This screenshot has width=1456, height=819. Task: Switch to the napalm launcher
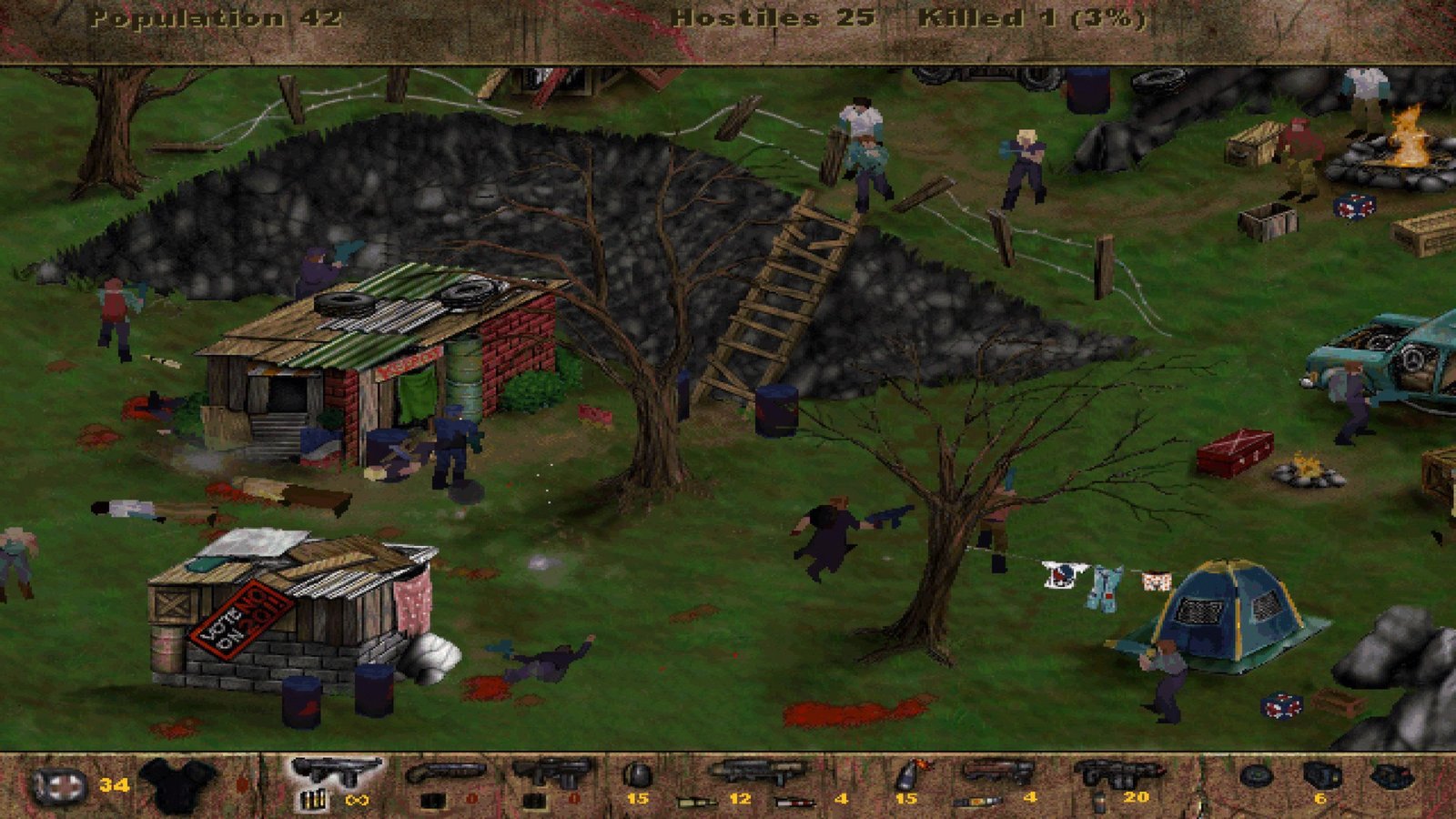point(998,773)
